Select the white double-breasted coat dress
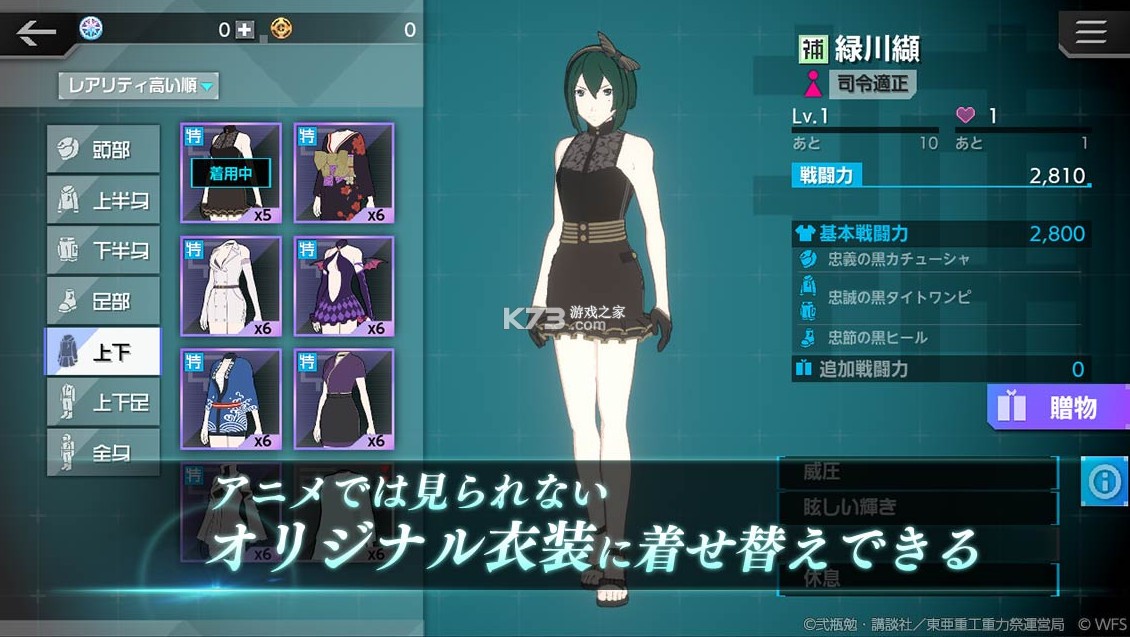This screenshot has height=637, width=1130. 231,286
